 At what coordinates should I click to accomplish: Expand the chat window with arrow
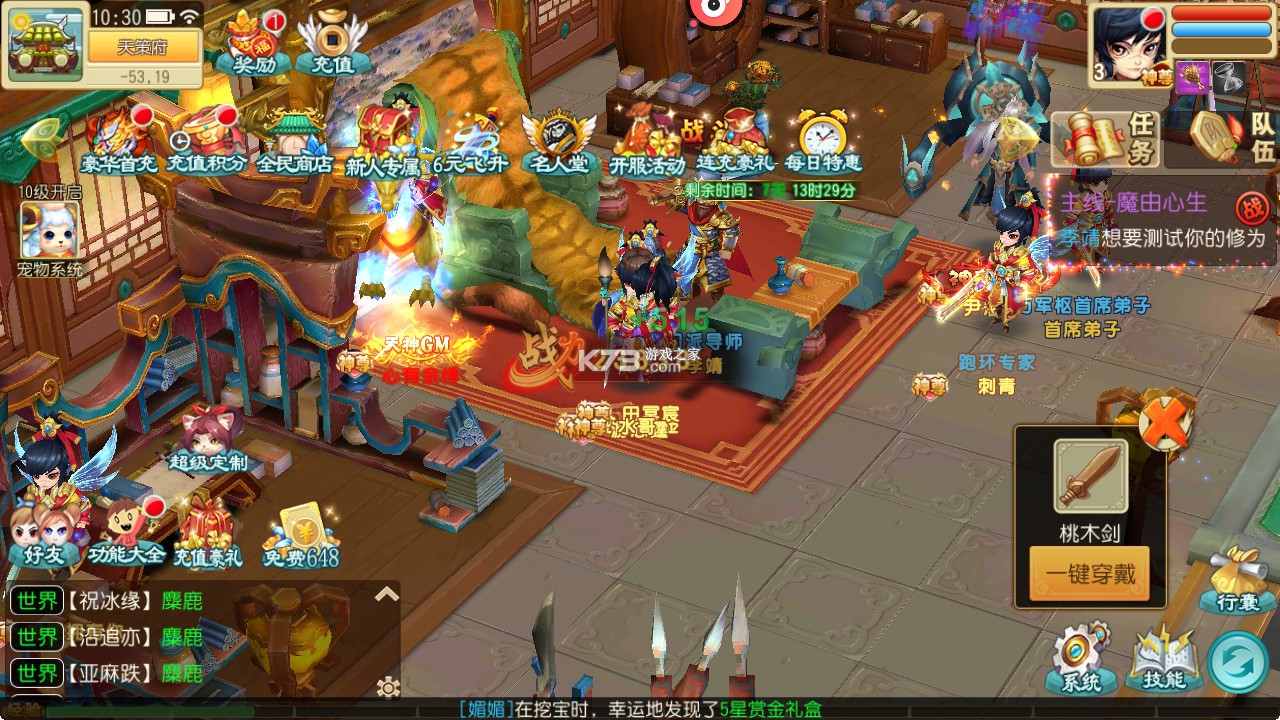[x=387, y=595]
